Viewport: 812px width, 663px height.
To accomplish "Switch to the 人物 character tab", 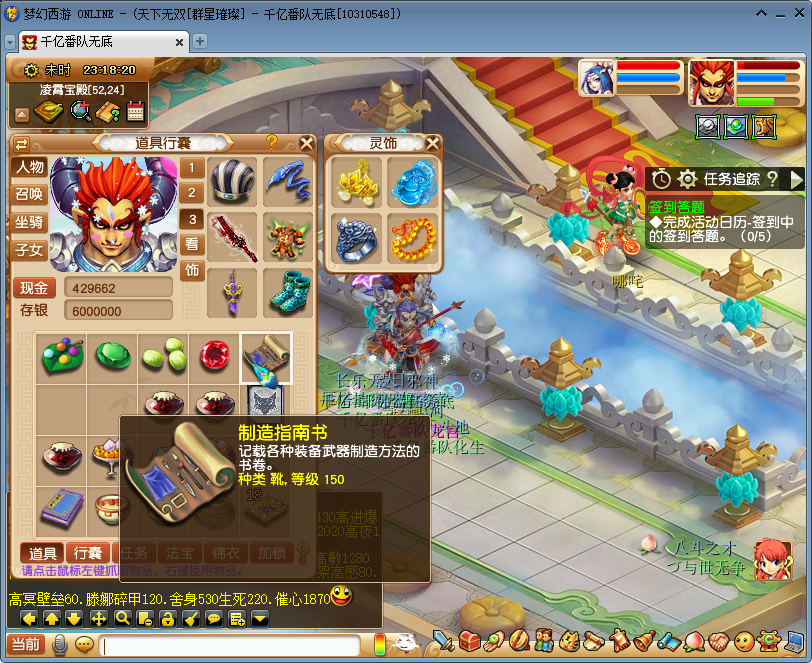I will point(29,167).
